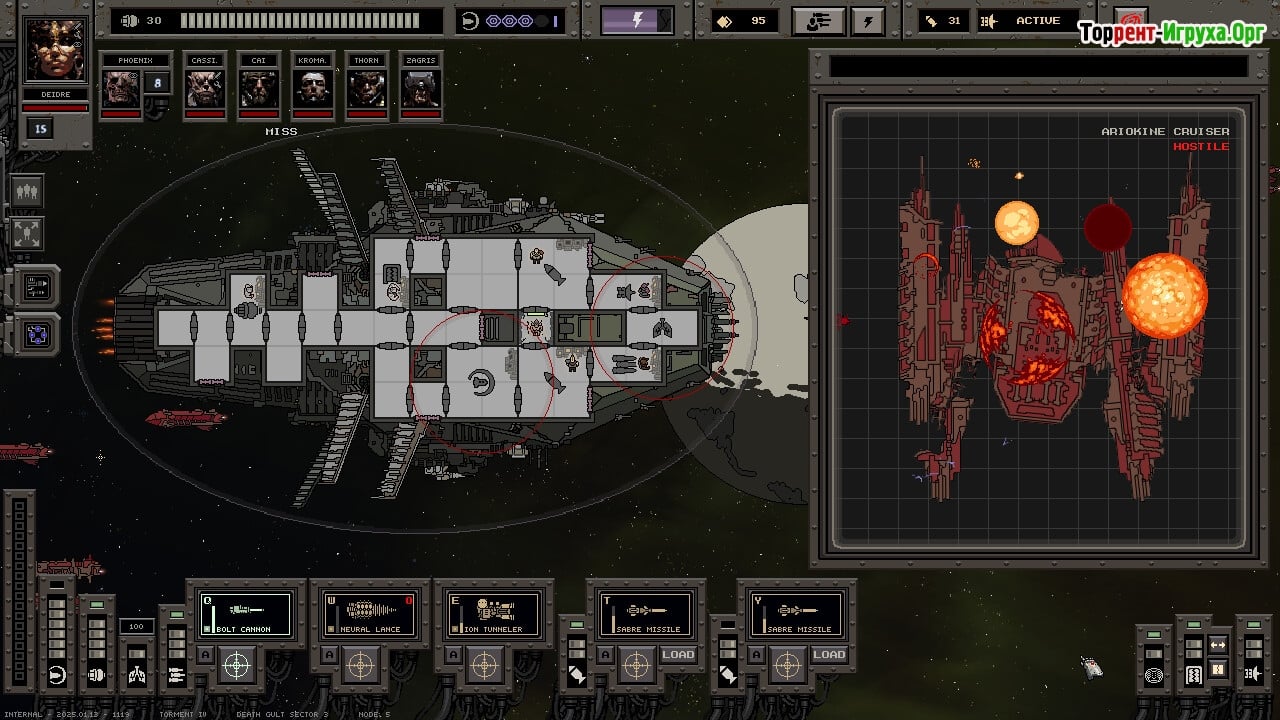Select the Sabre Missile labeled Y
This screenshot has height=720, width=1280.
(x=798, y=614)
